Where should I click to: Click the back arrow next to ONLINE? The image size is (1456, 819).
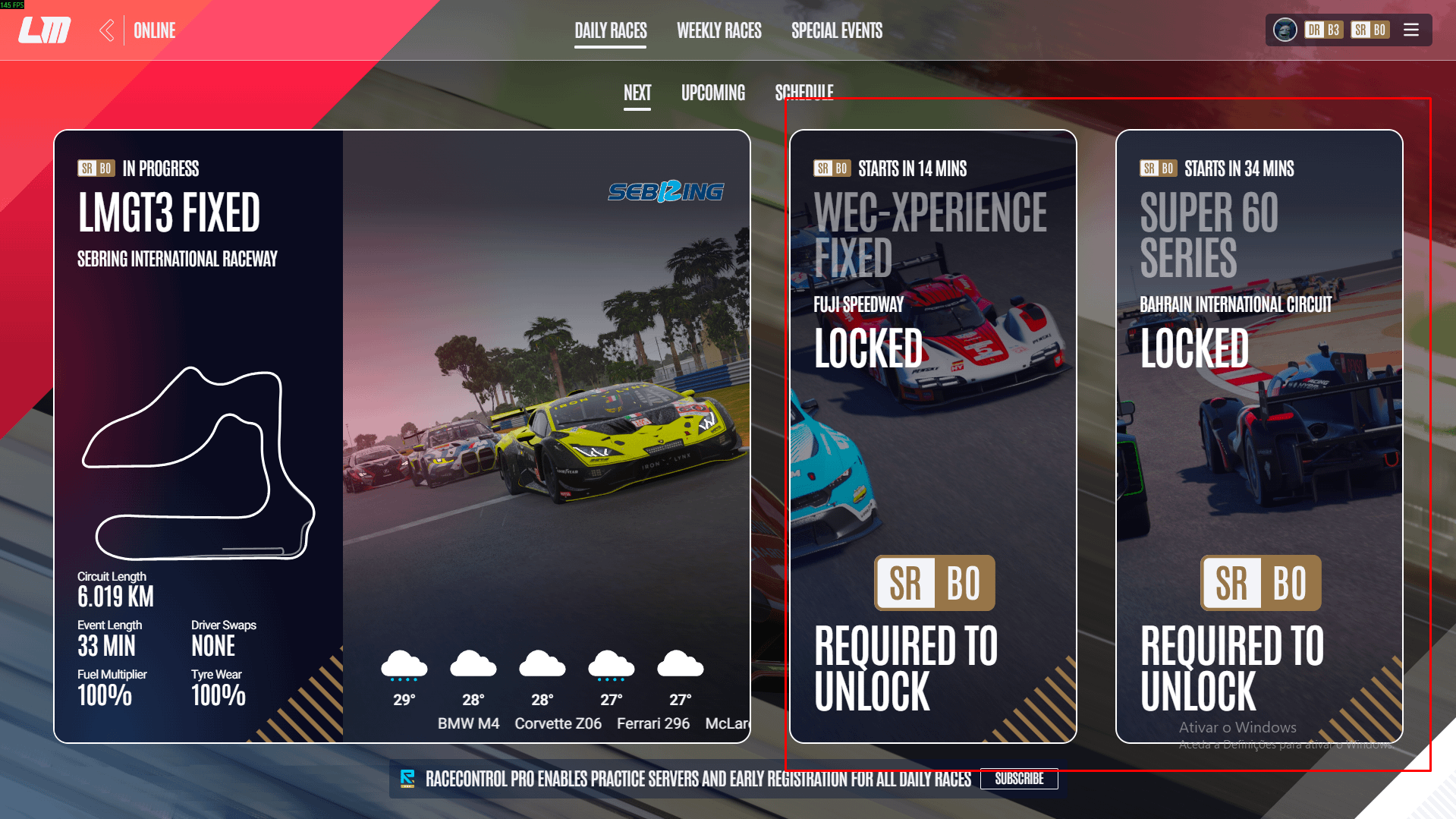click(106, 30)
